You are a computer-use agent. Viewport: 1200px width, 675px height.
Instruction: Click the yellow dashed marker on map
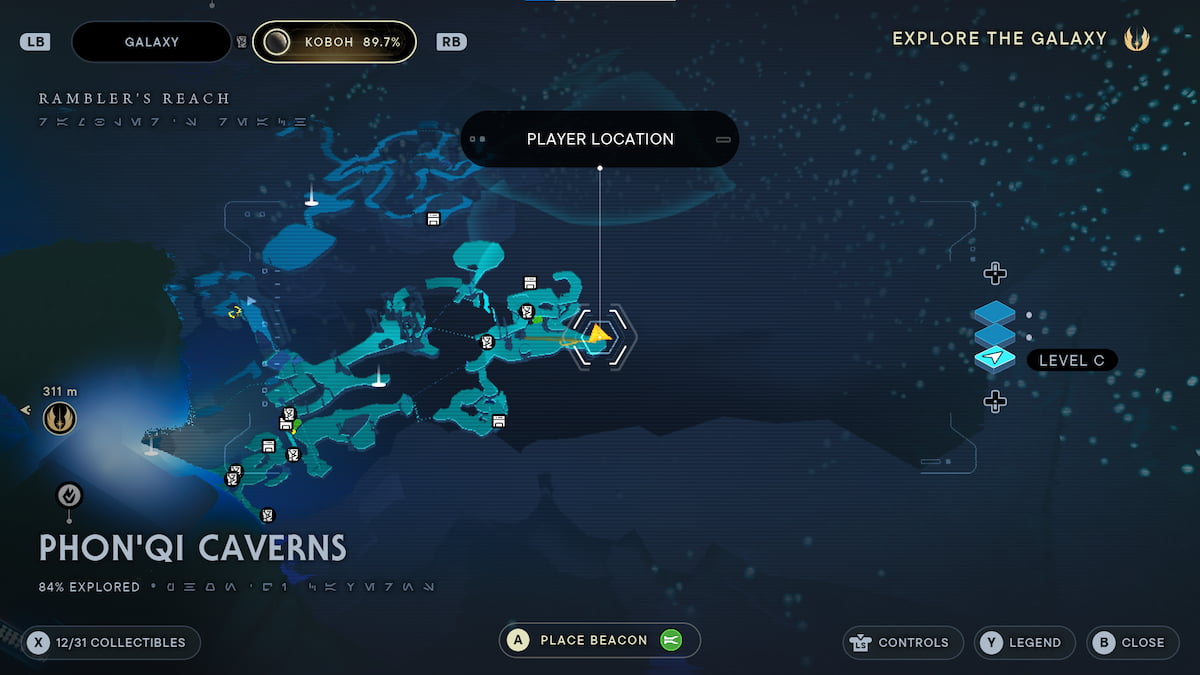(236, 312)
